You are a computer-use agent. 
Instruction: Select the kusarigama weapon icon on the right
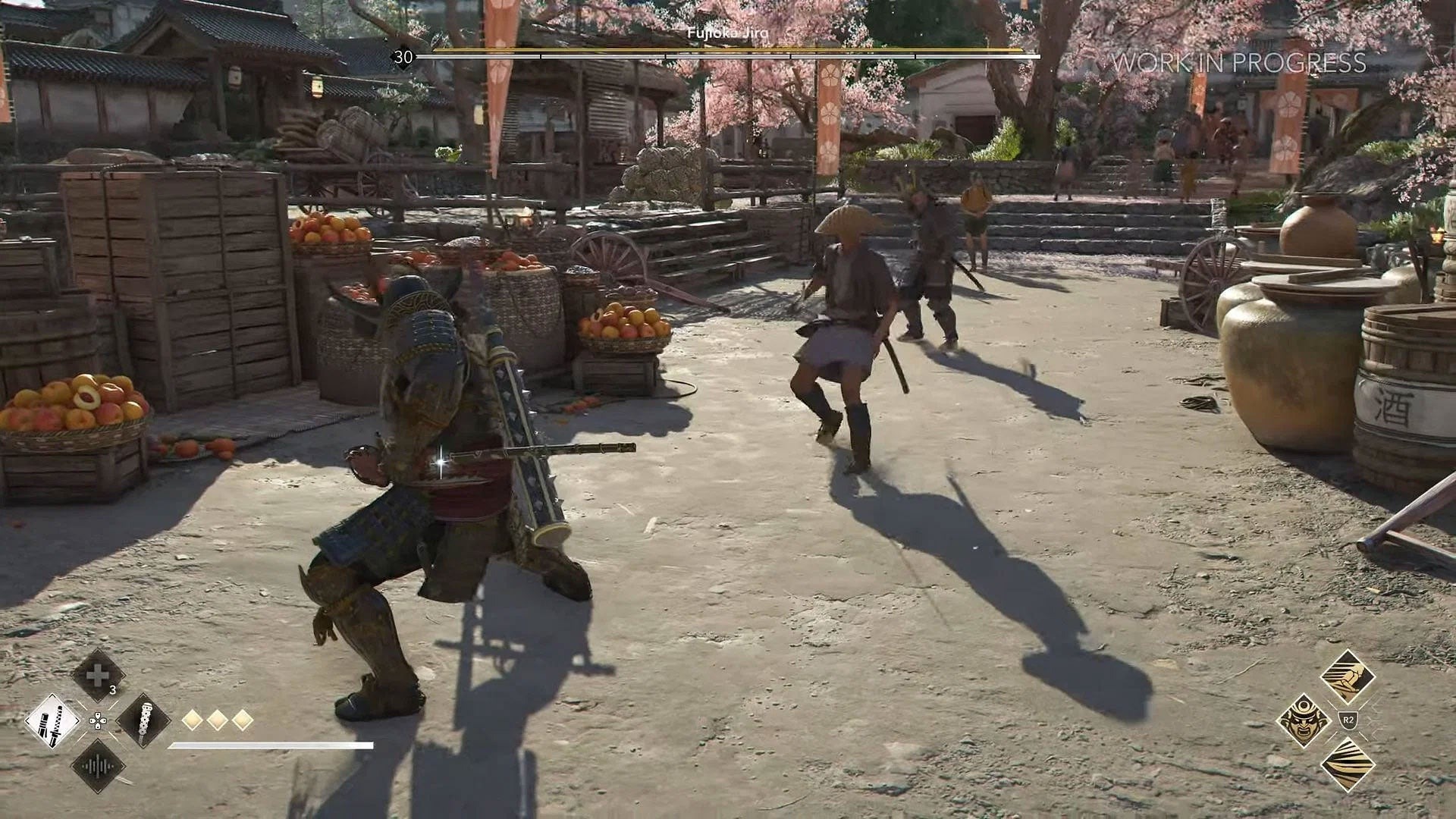point(146,722)
